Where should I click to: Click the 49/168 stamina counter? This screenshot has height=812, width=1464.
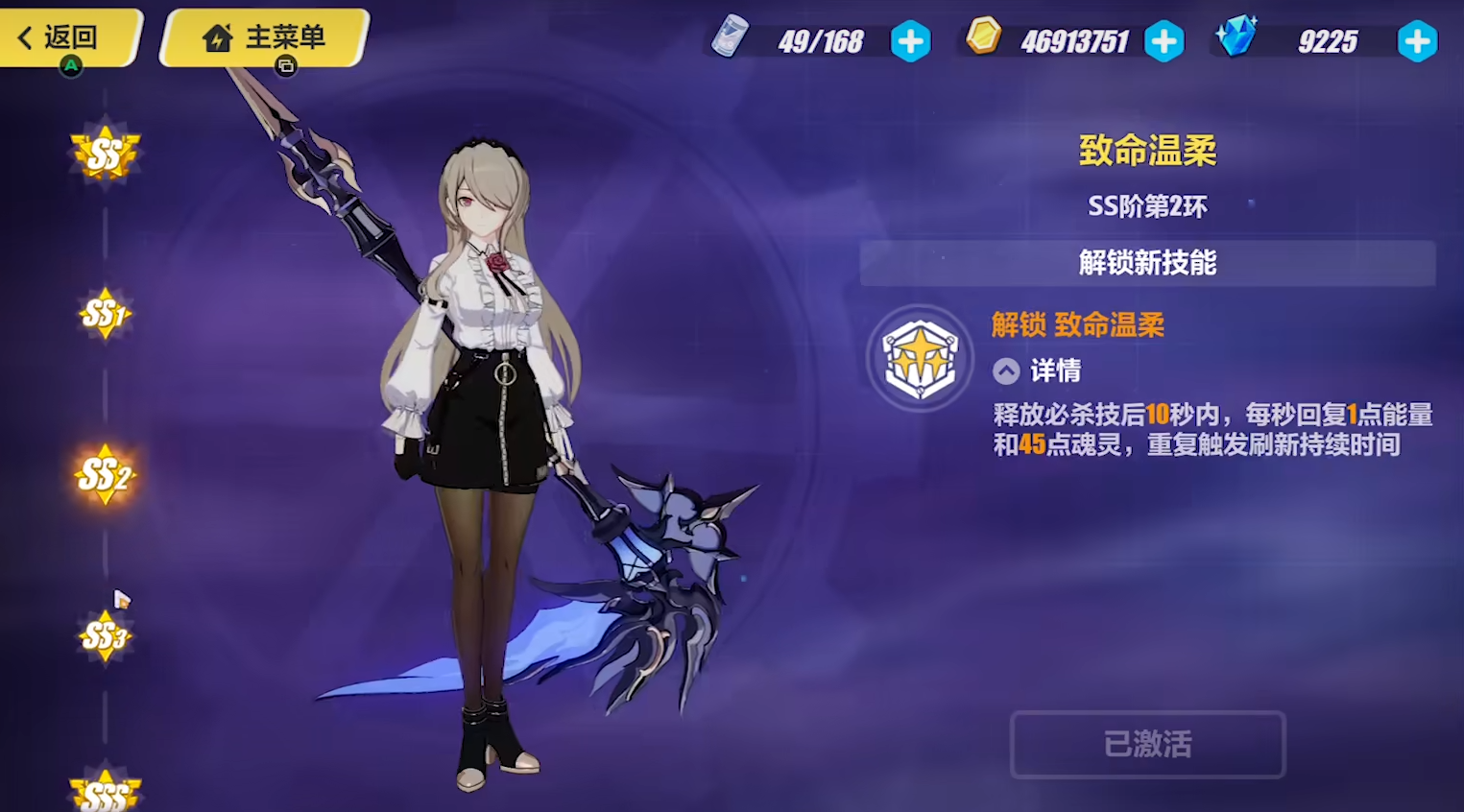[819, 40]
